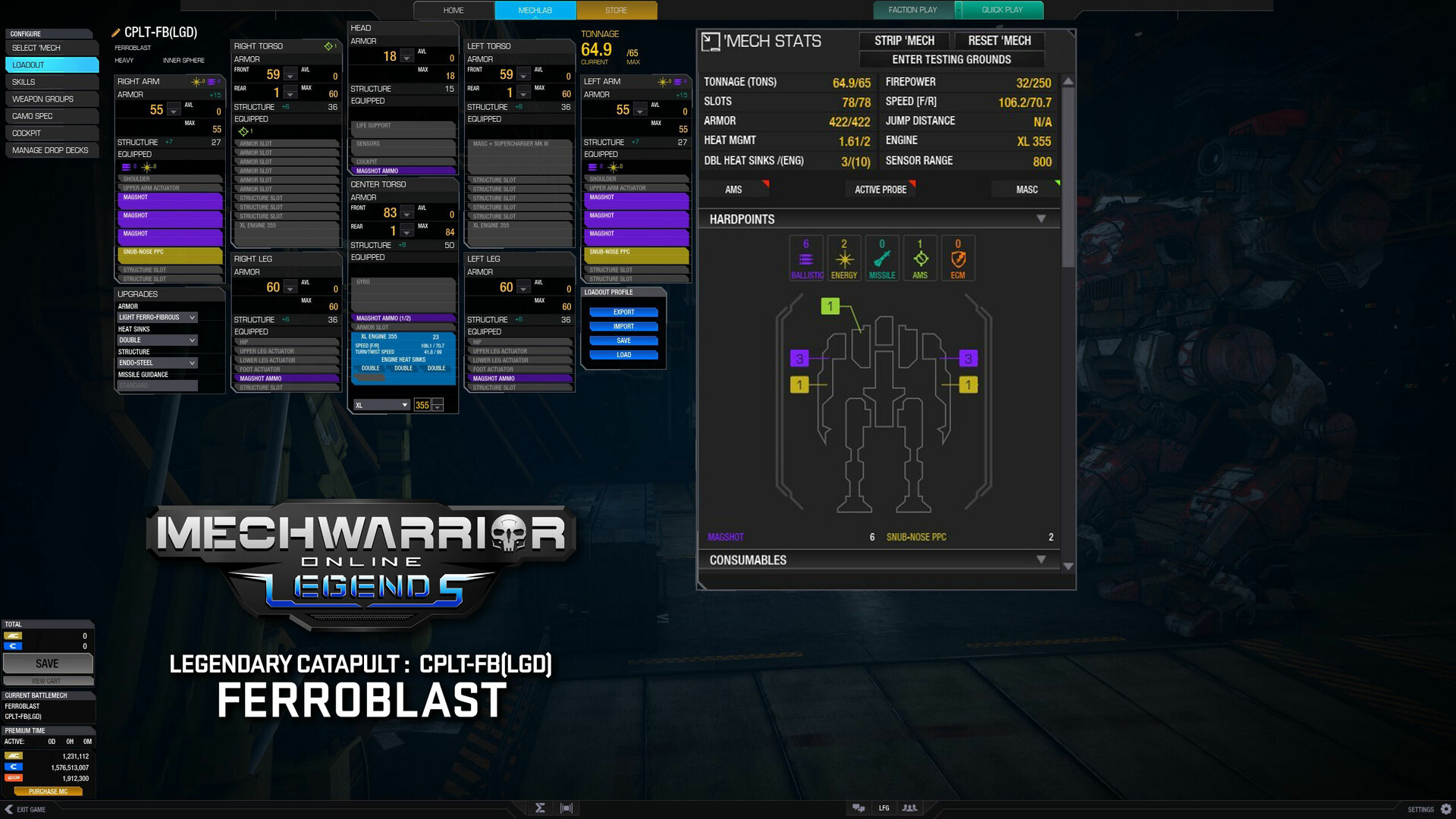1456x819 pixels.
Task: Open the social group icon on bottom bar
Action: (909, 808)
